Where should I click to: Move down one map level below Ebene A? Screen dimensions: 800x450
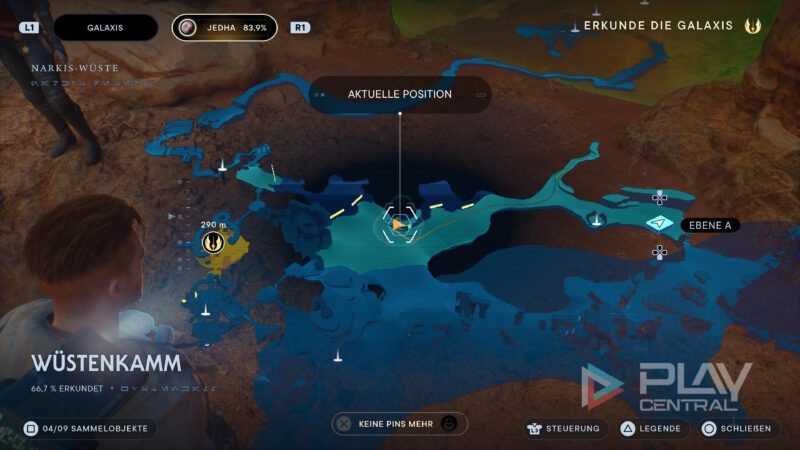[x=659, y=251]
